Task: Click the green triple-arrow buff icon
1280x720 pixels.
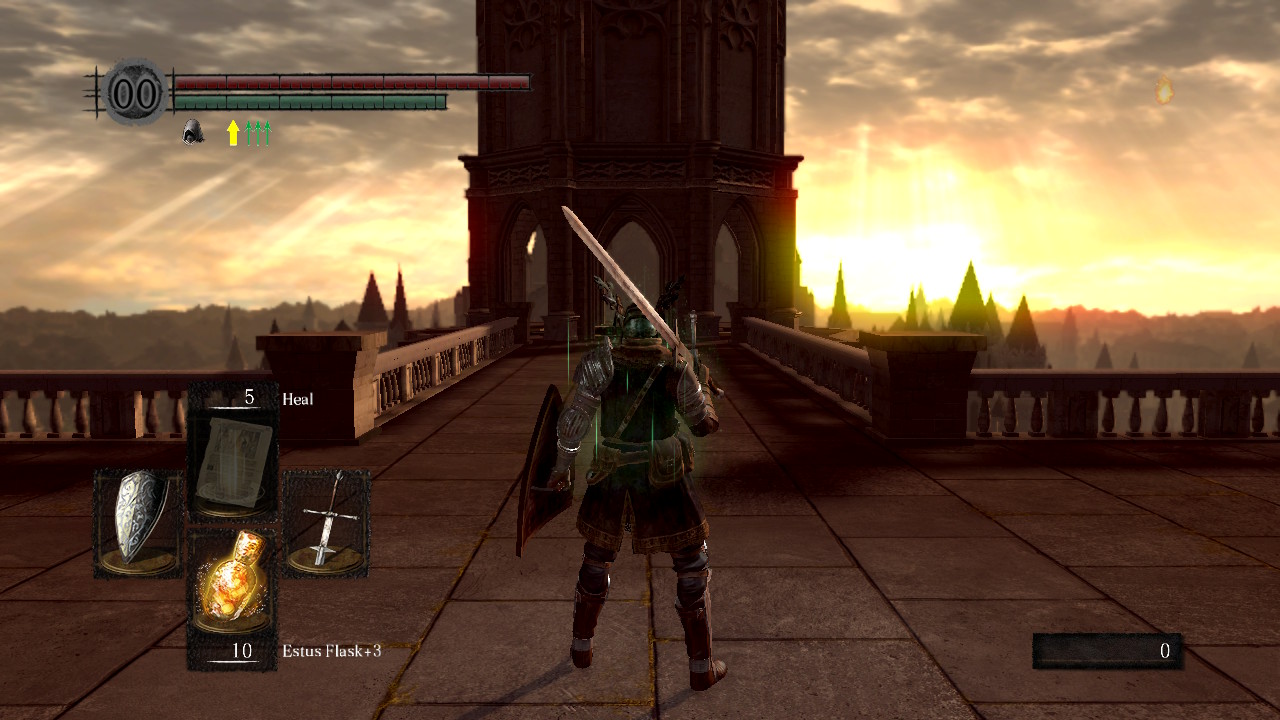Action: (259, 132)
